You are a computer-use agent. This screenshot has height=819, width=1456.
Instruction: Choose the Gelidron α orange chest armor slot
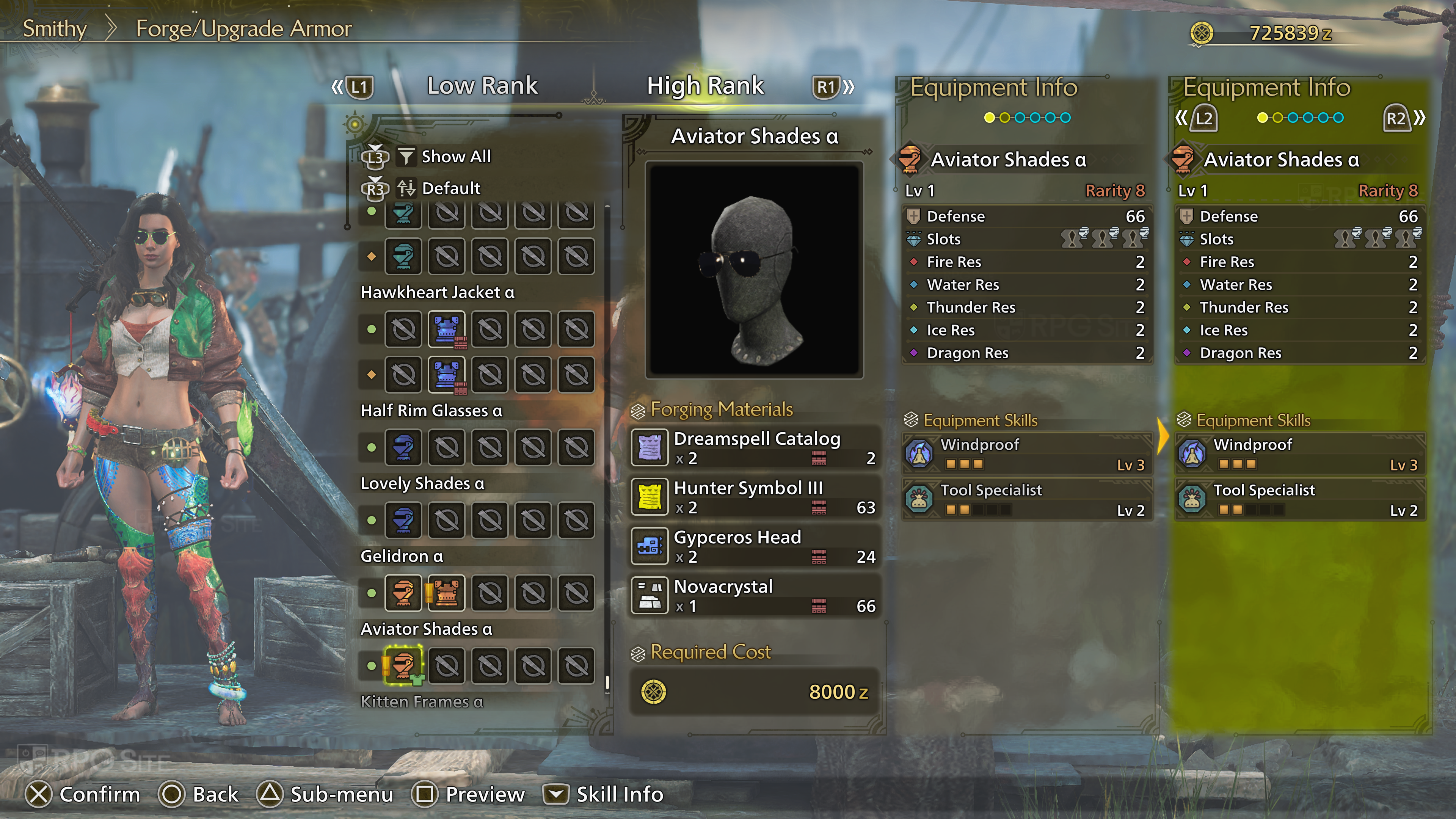point(446,593)
